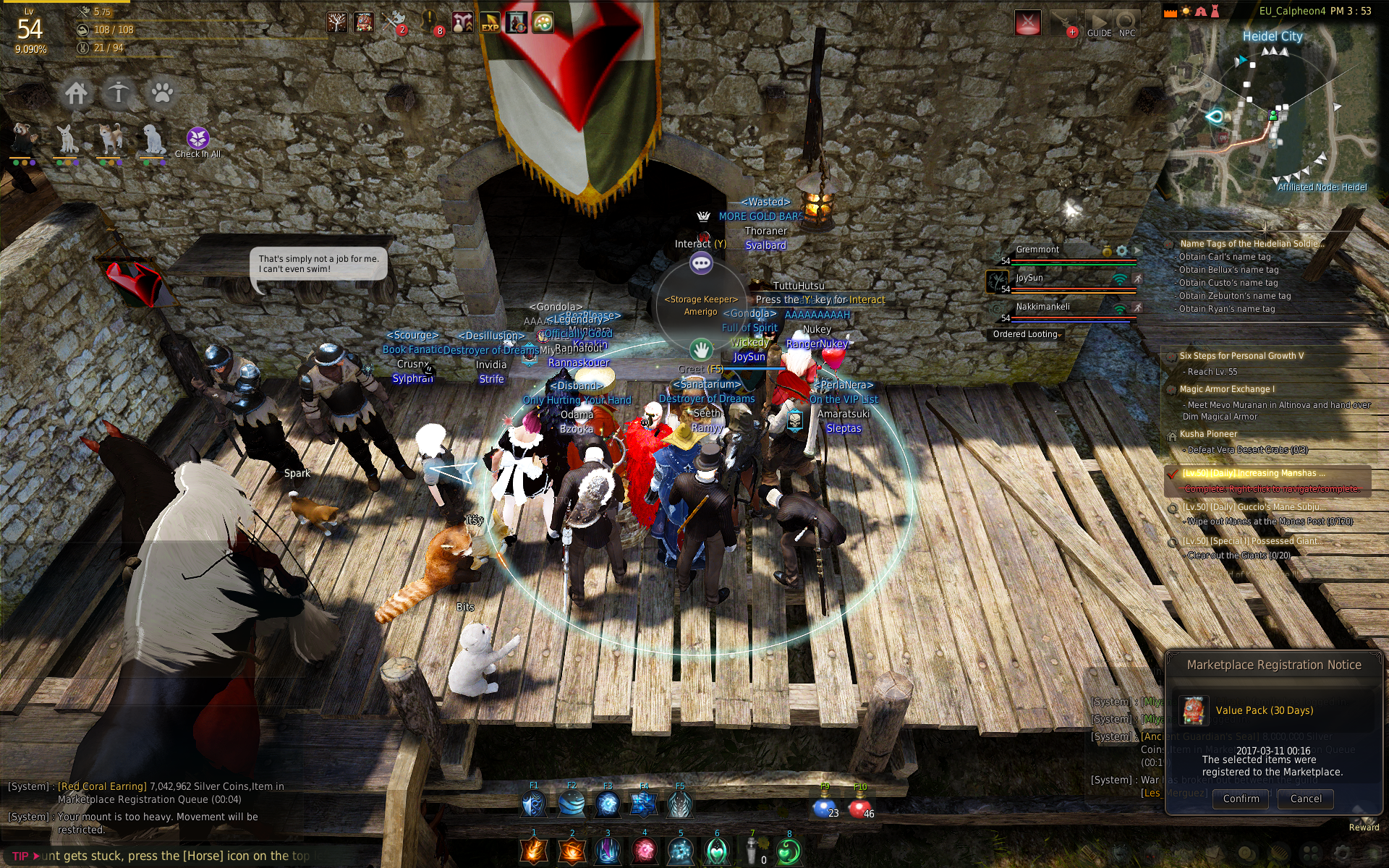Use the red health potion slot
1389x868 pixels.
click(859, 807)
